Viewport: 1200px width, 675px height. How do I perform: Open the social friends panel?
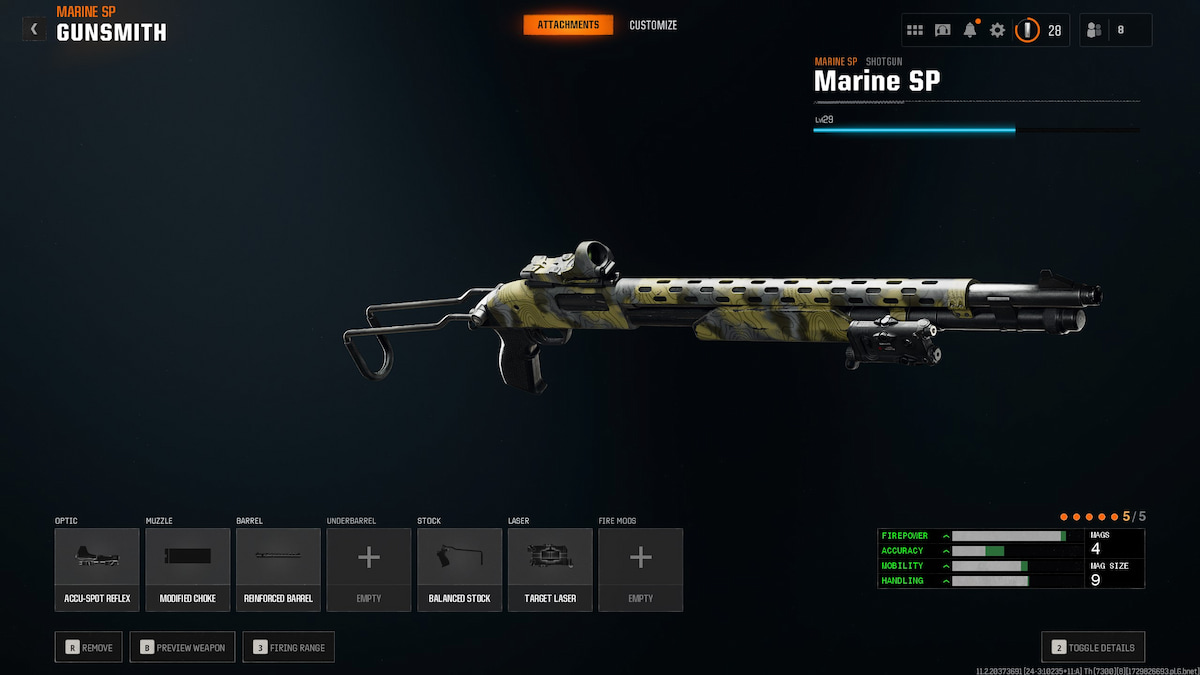click(x=1115, y=30)
